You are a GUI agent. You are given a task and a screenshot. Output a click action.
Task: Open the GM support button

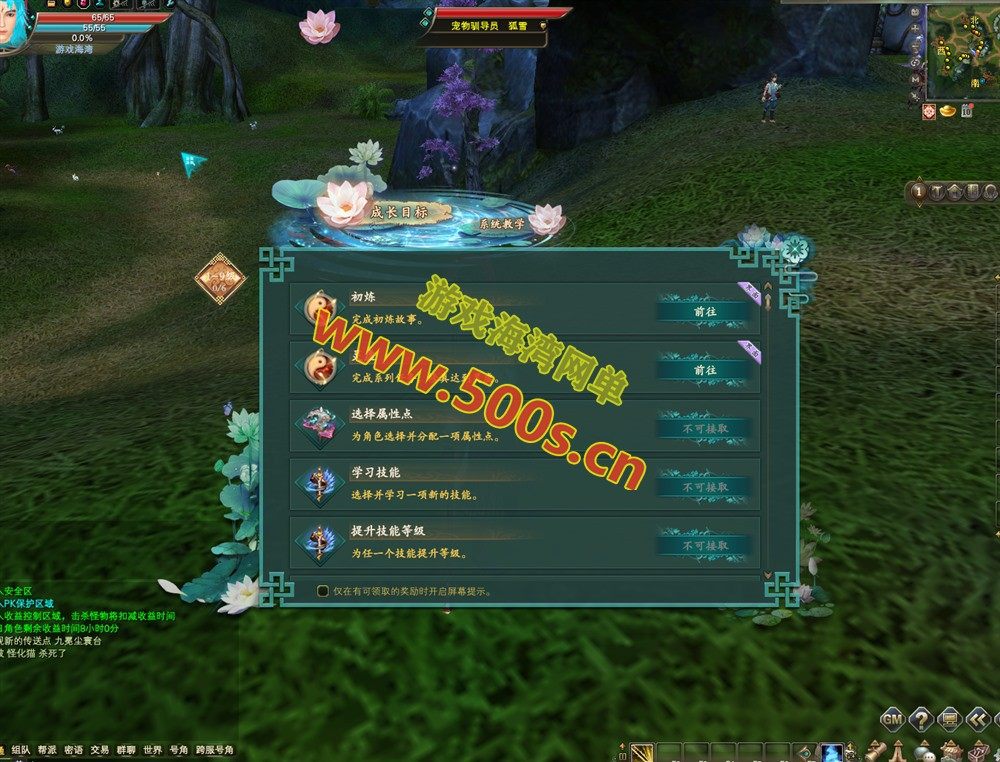(893, 718)
